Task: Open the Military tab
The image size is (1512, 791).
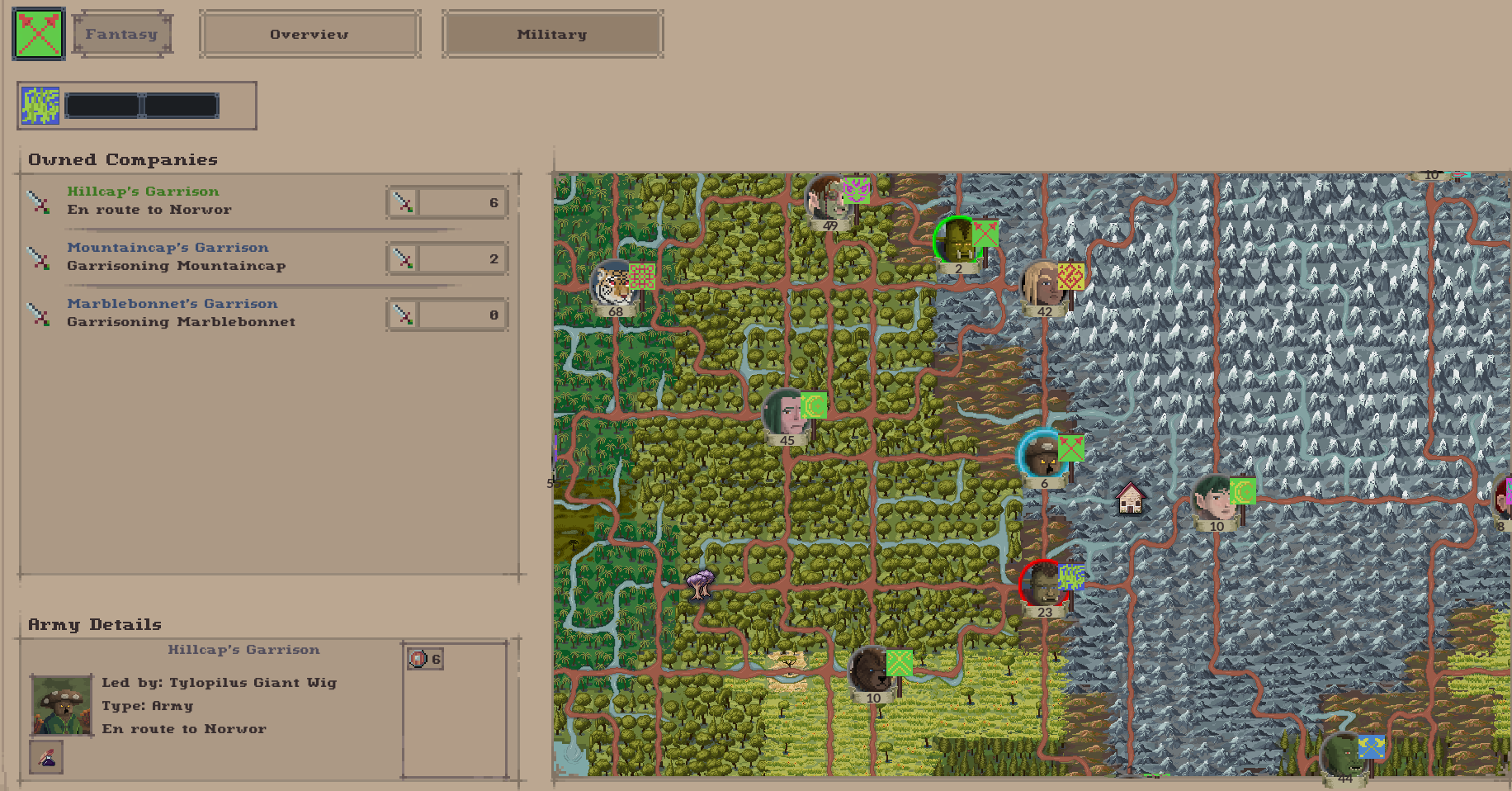Action: coord(551,34)
